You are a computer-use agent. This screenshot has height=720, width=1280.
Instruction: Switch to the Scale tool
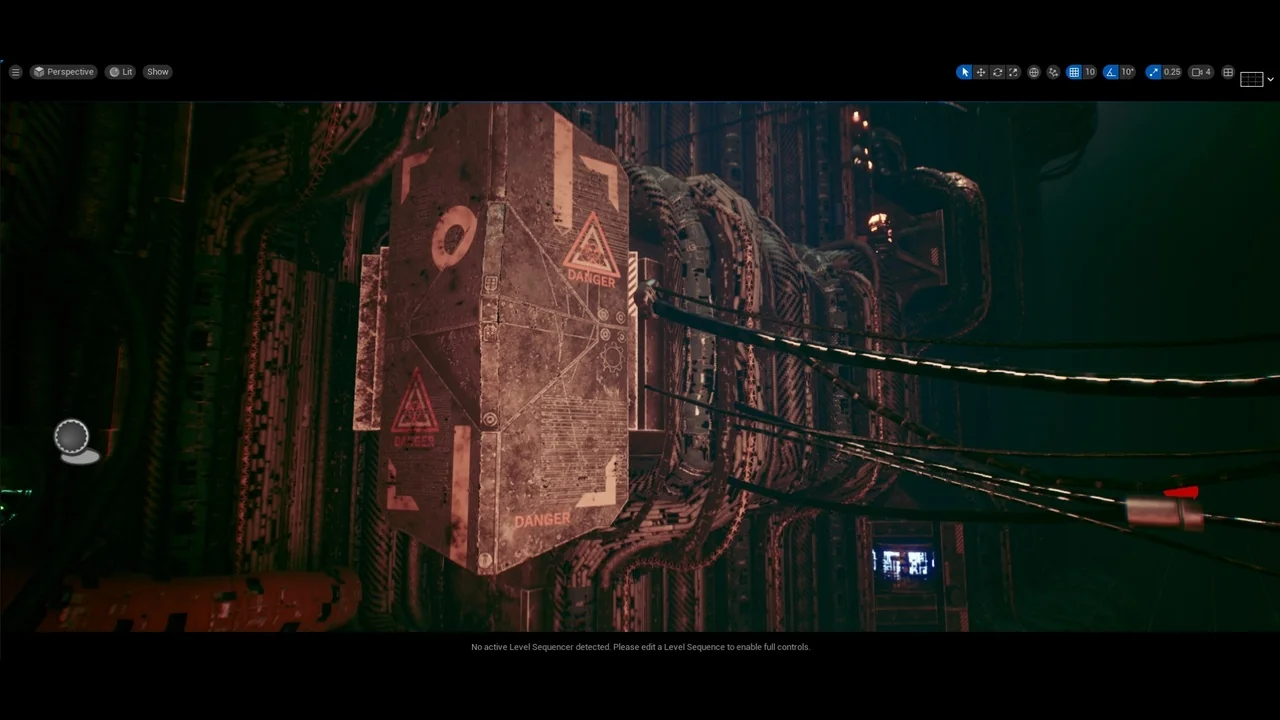click(x=1013, y=71)
